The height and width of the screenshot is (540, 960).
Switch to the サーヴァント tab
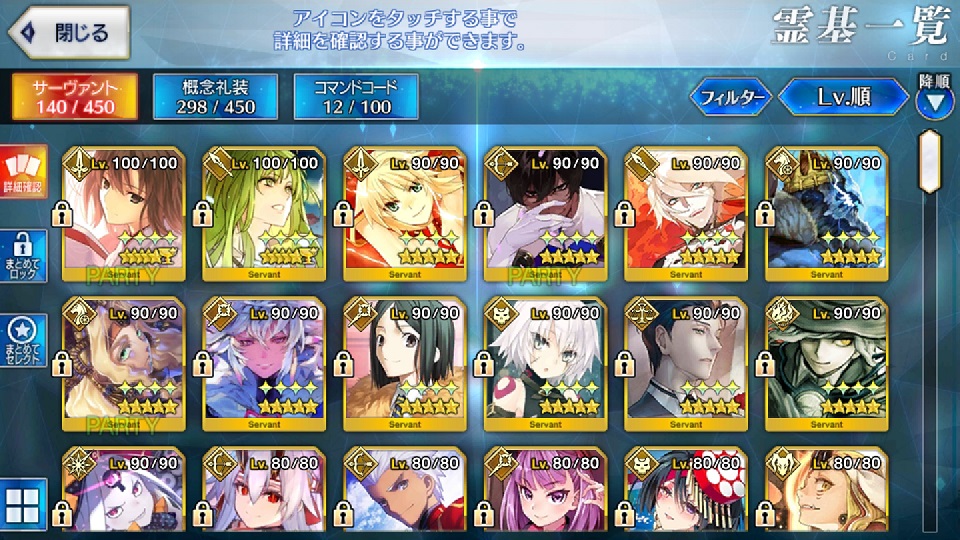[x=74, y=96]
